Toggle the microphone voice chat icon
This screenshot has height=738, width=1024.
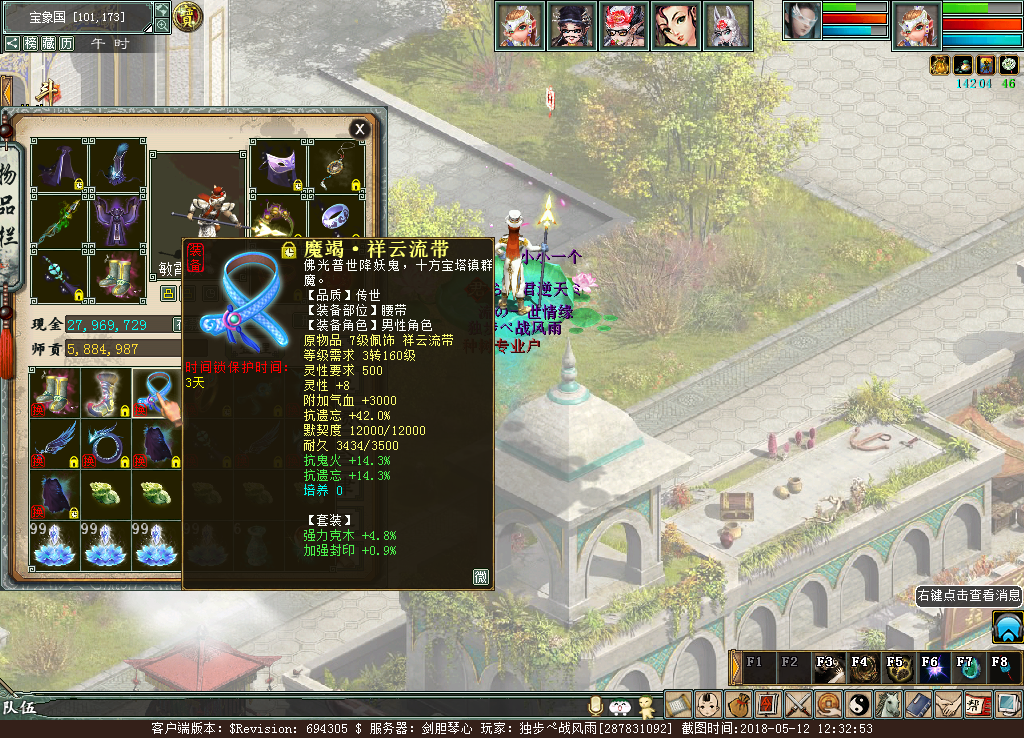pos(597,706)
